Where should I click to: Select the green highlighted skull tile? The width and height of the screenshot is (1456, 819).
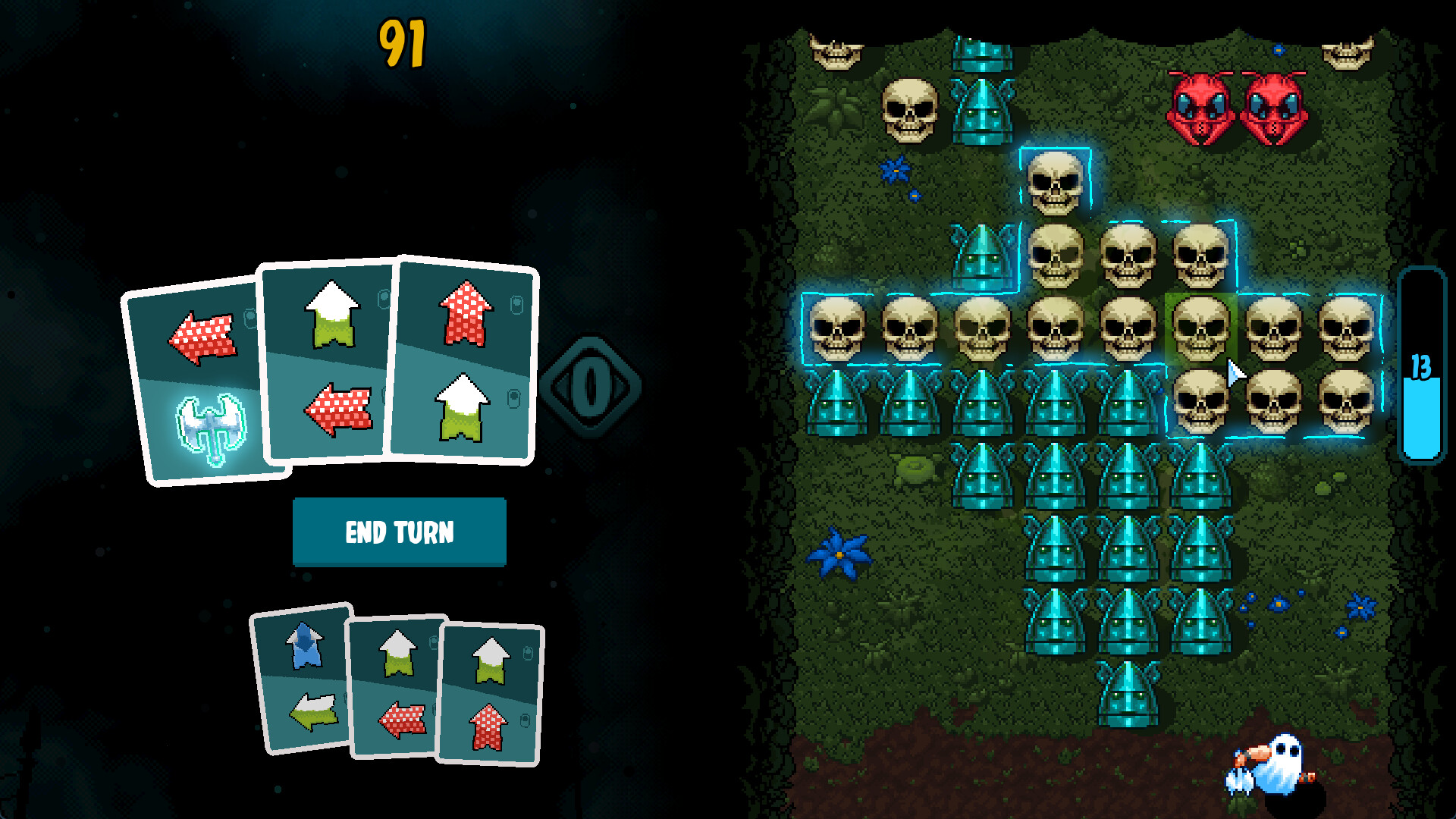pyautogui.click(x=1200, y=328)
